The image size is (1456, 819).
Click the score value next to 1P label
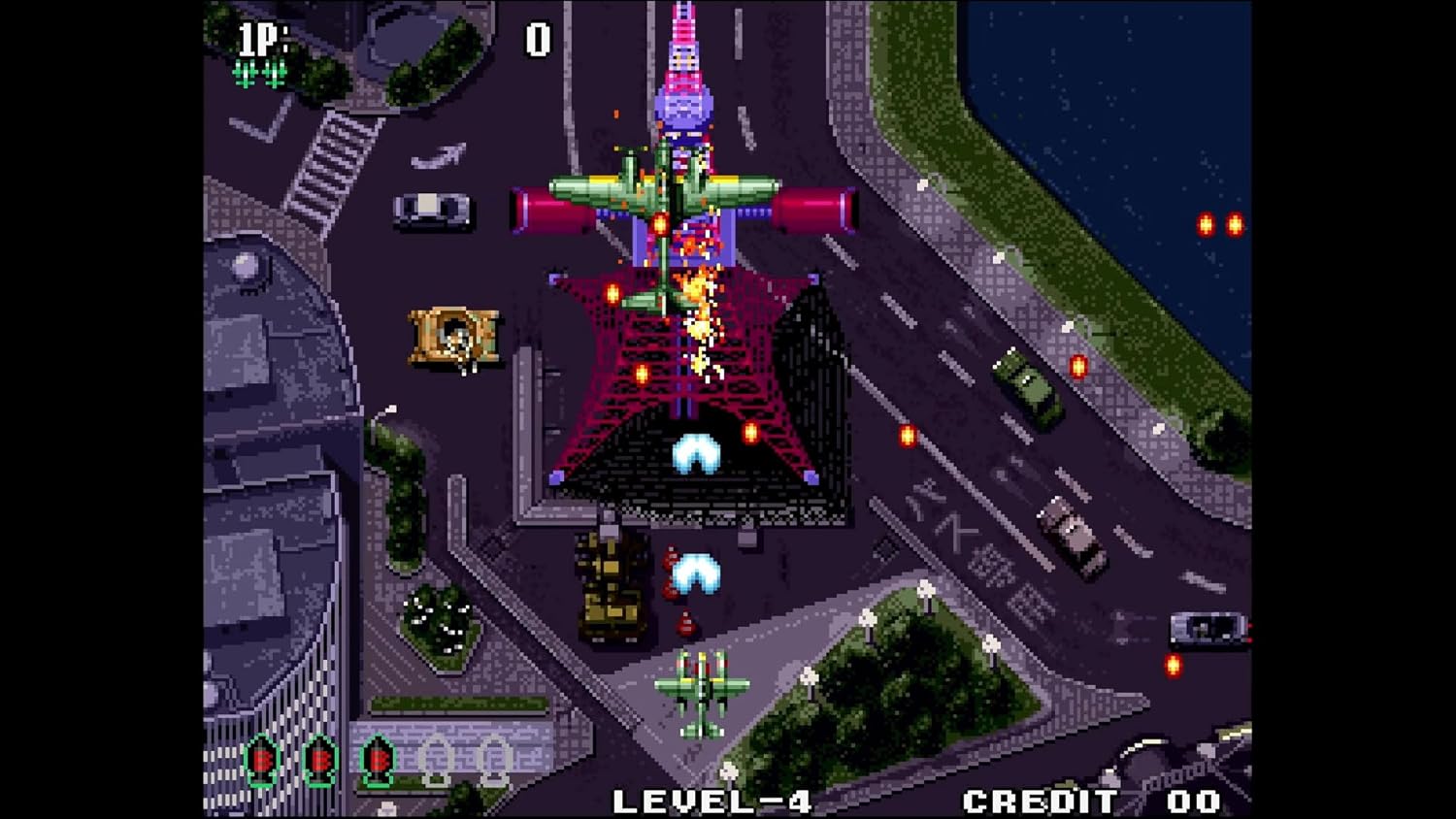click(535, 41)
